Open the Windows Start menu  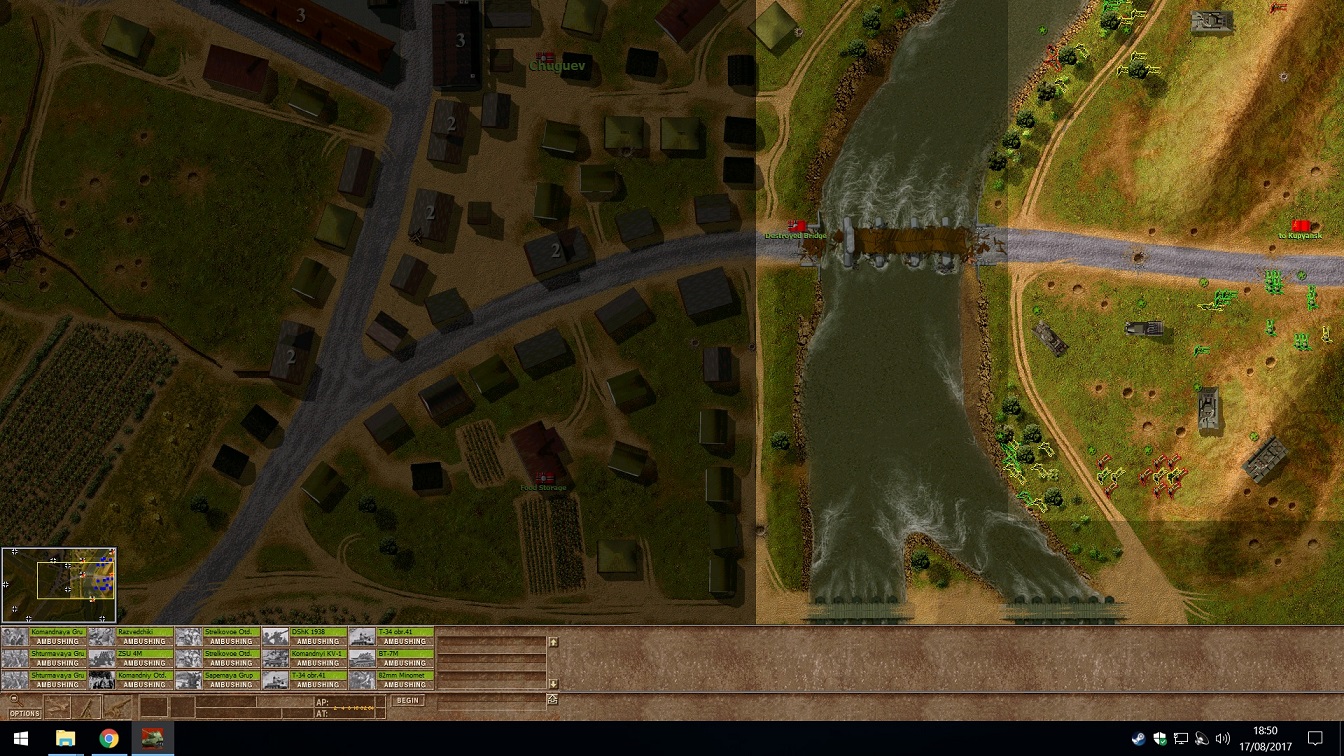[22, 739]
